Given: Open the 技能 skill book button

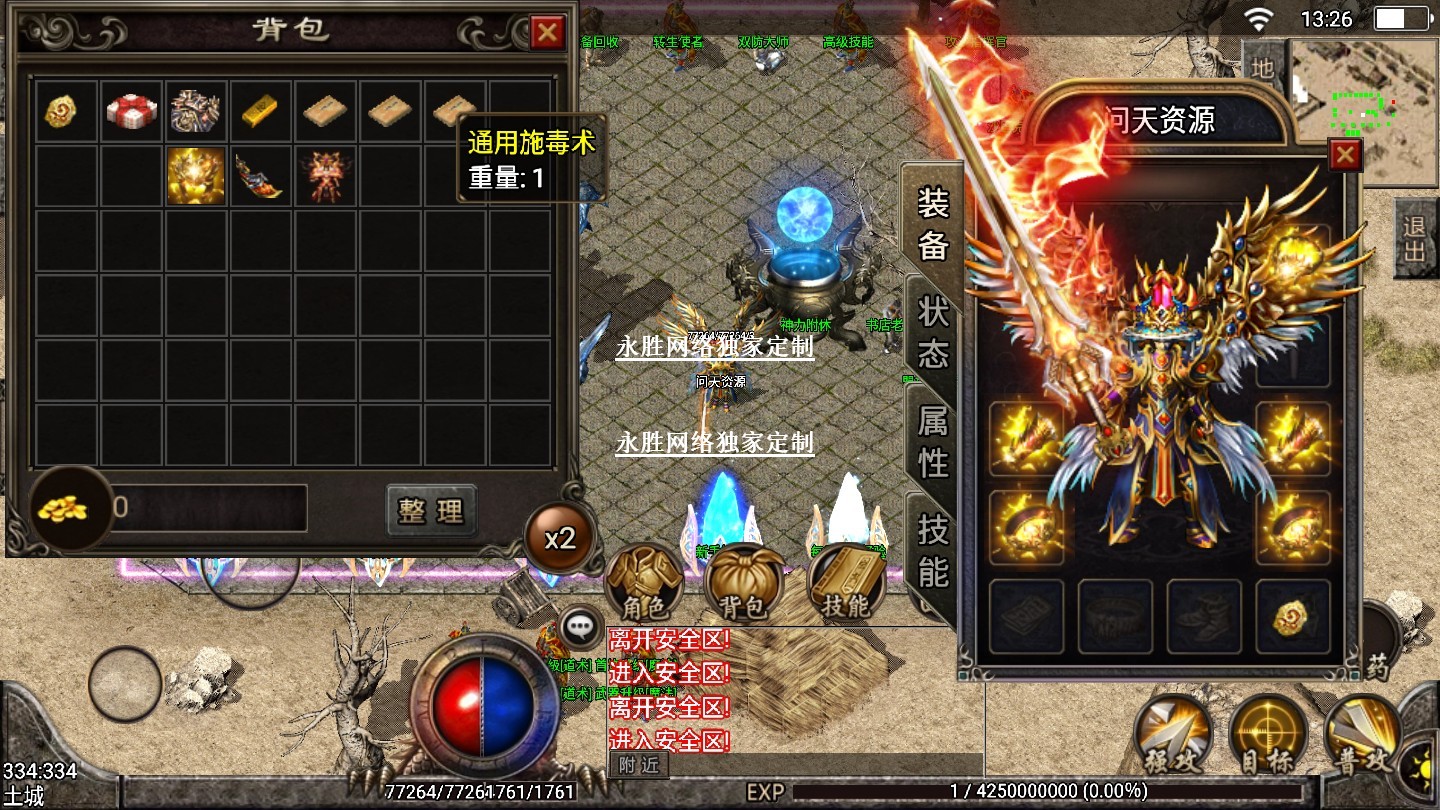Looking at the screenshot, I should (x=846, y=582).
